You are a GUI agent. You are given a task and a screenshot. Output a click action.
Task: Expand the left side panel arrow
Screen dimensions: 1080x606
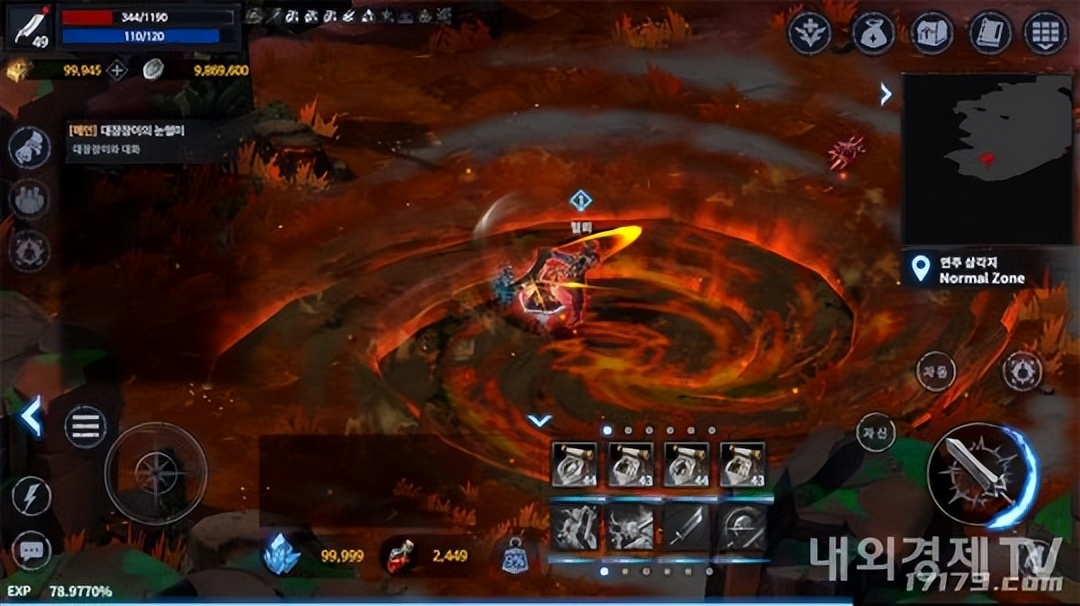pyautogui.click(x=32, y=416)
